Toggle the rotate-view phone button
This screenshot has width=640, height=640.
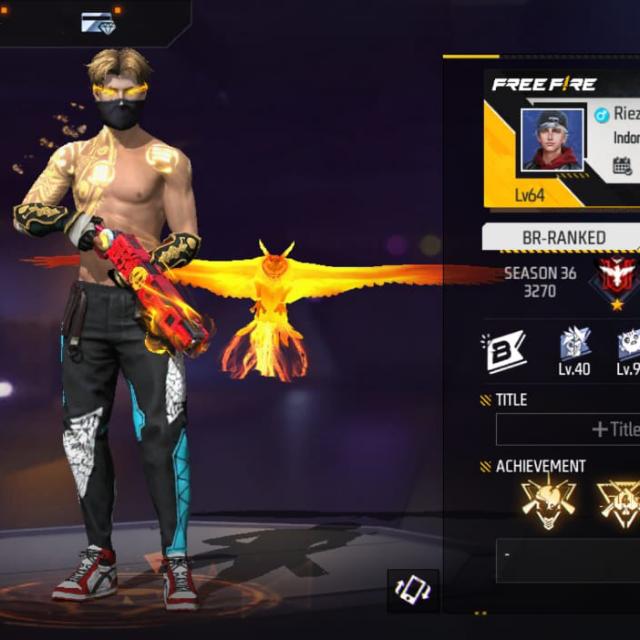[x=413, y=590]
